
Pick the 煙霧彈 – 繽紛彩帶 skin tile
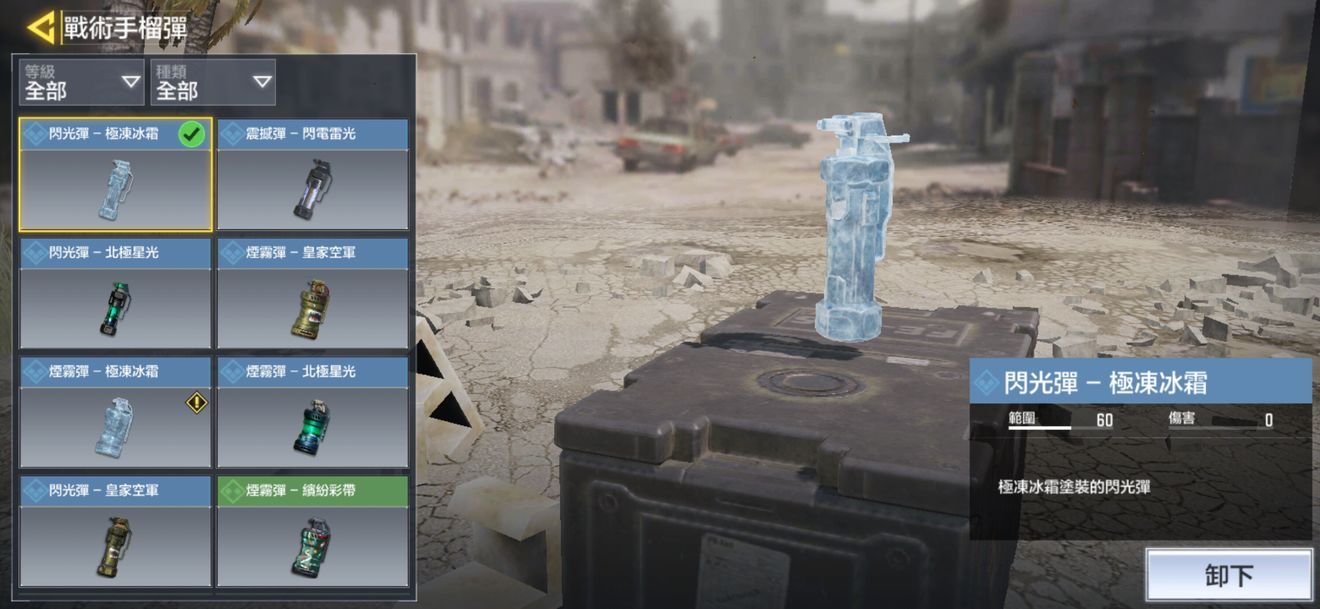point(312,531)
